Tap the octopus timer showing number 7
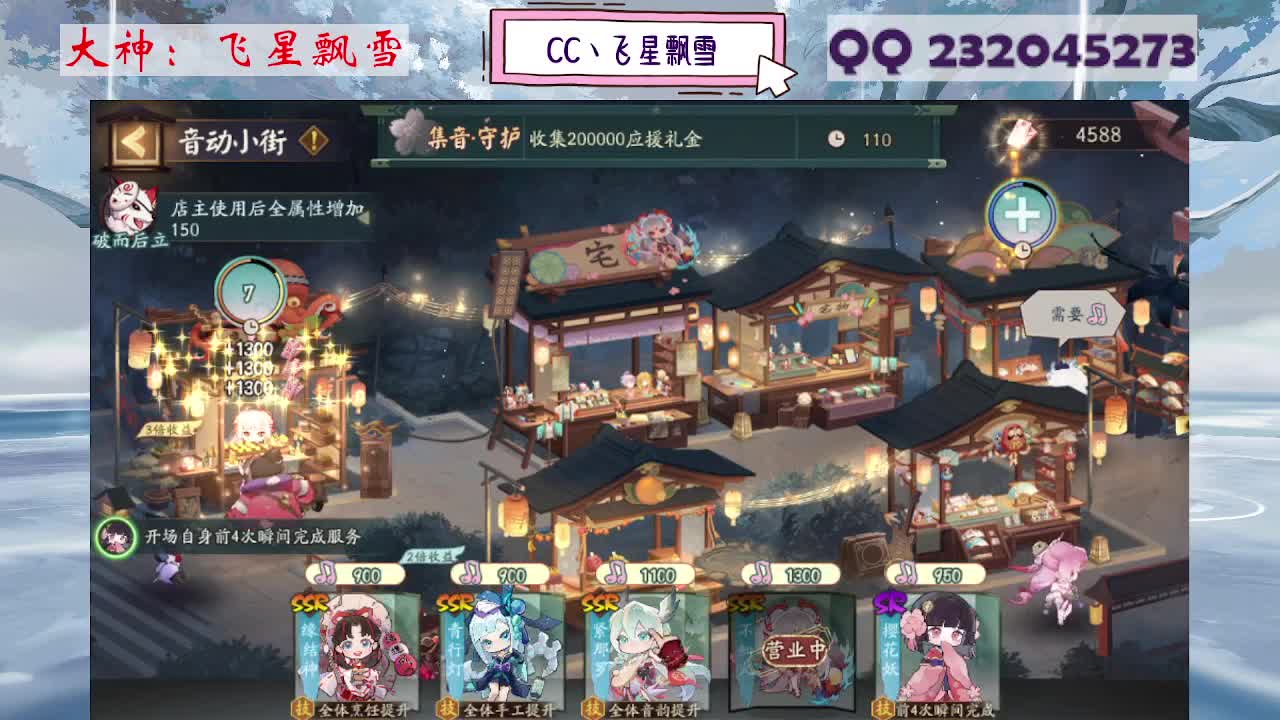Image resolution: width=1280 pixels, height=720 pixels. (249, 293)
